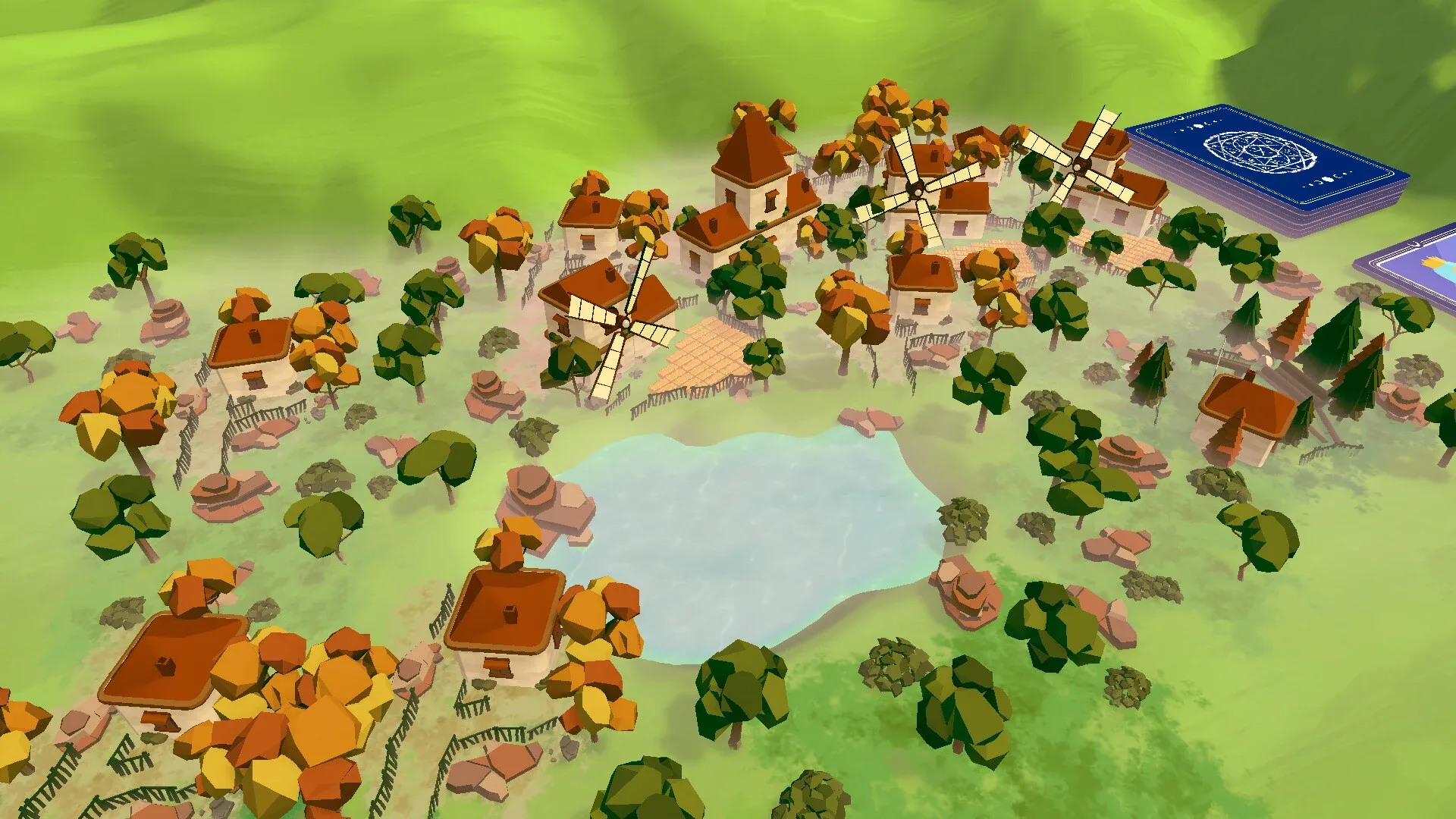Click the magic circle emblem on the deck
Image resolution: width=1456 pixels, height=819 pixels.
click(x=1259, y=152)
